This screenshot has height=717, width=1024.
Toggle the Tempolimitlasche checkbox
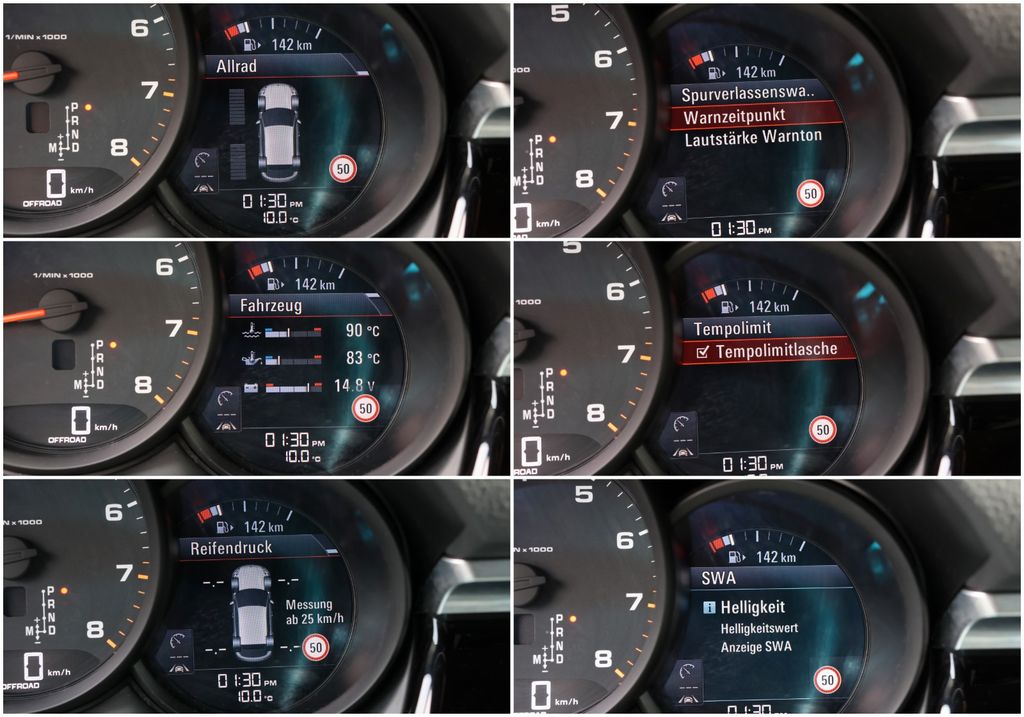coord(702,351)
